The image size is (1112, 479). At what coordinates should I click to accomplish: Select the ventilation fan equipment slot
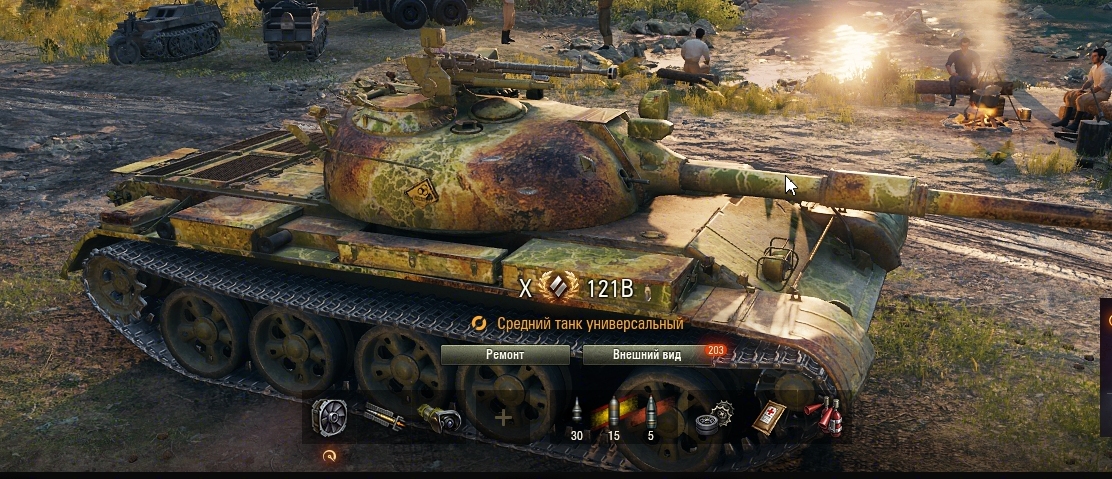click(x=329, y=416)
